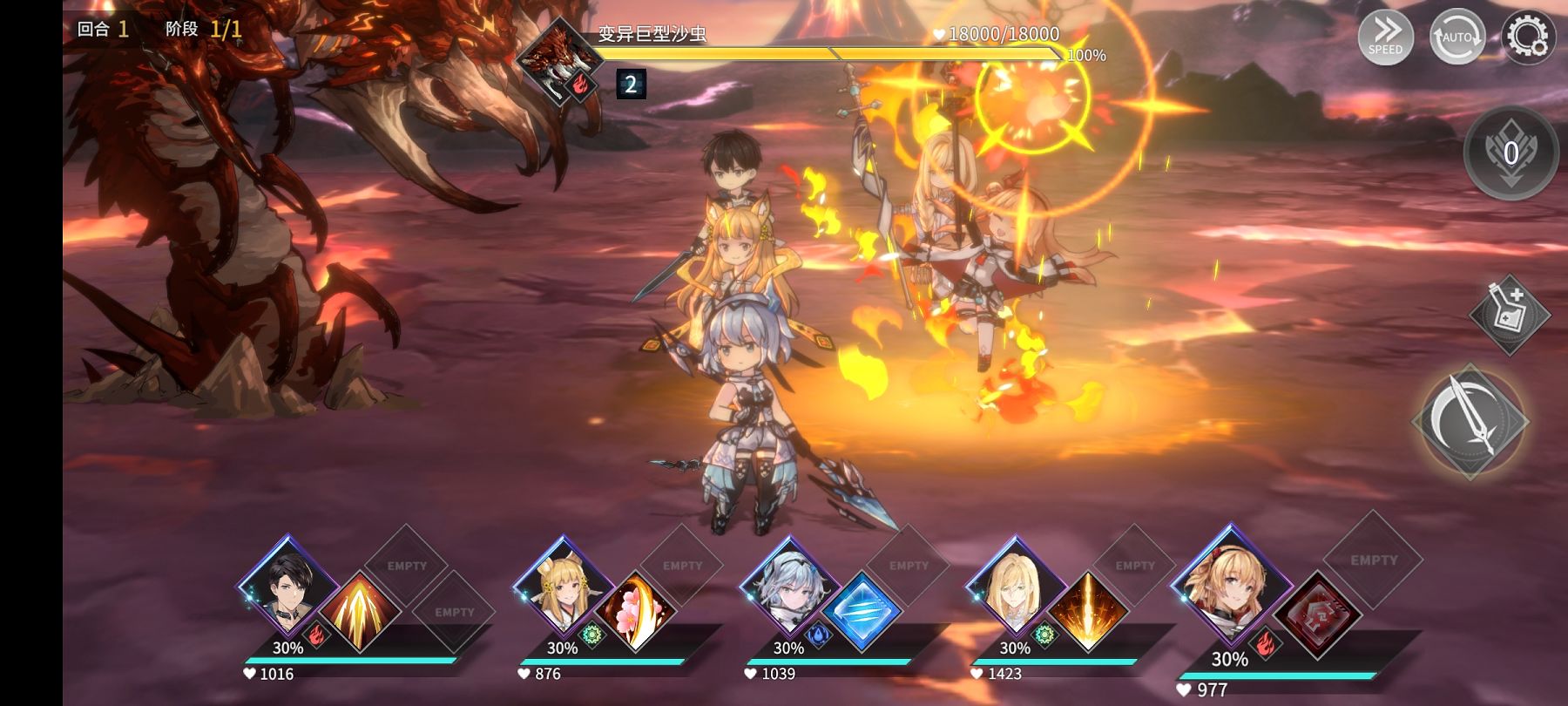This screenshot has height=706, width=1568.
Task: Check the boss turn counter showing 2
Action: coord(631,84)
